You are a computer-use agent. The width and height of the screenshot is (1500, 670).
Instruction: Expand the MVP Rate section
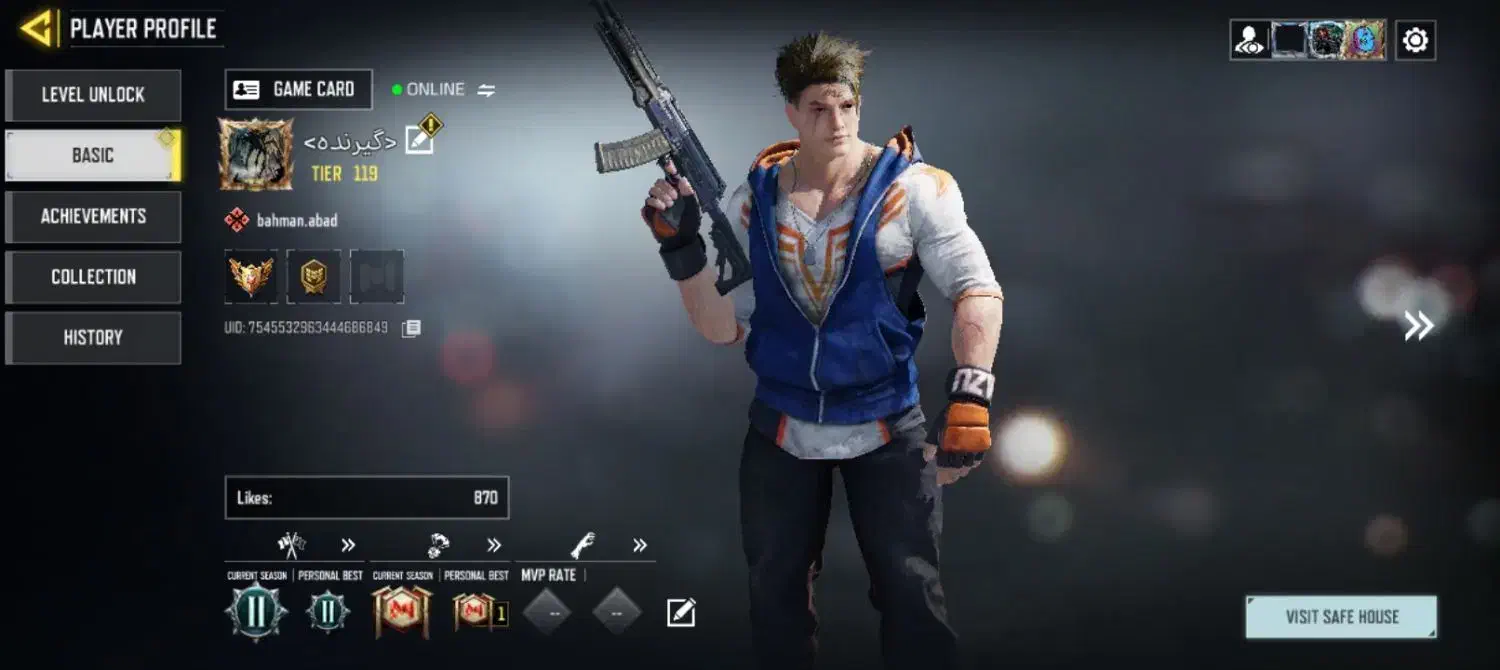pyautogui.click(x=640, y=545)
